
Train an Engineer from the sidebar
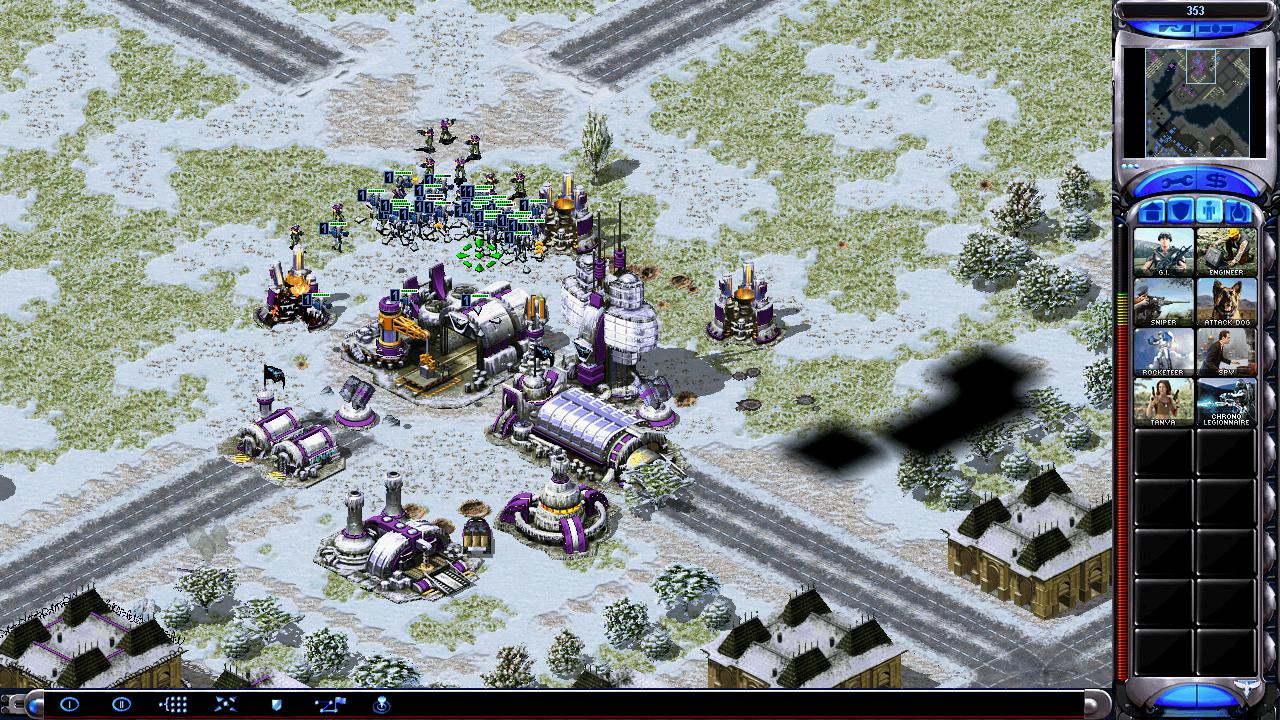click(1226, 251)
